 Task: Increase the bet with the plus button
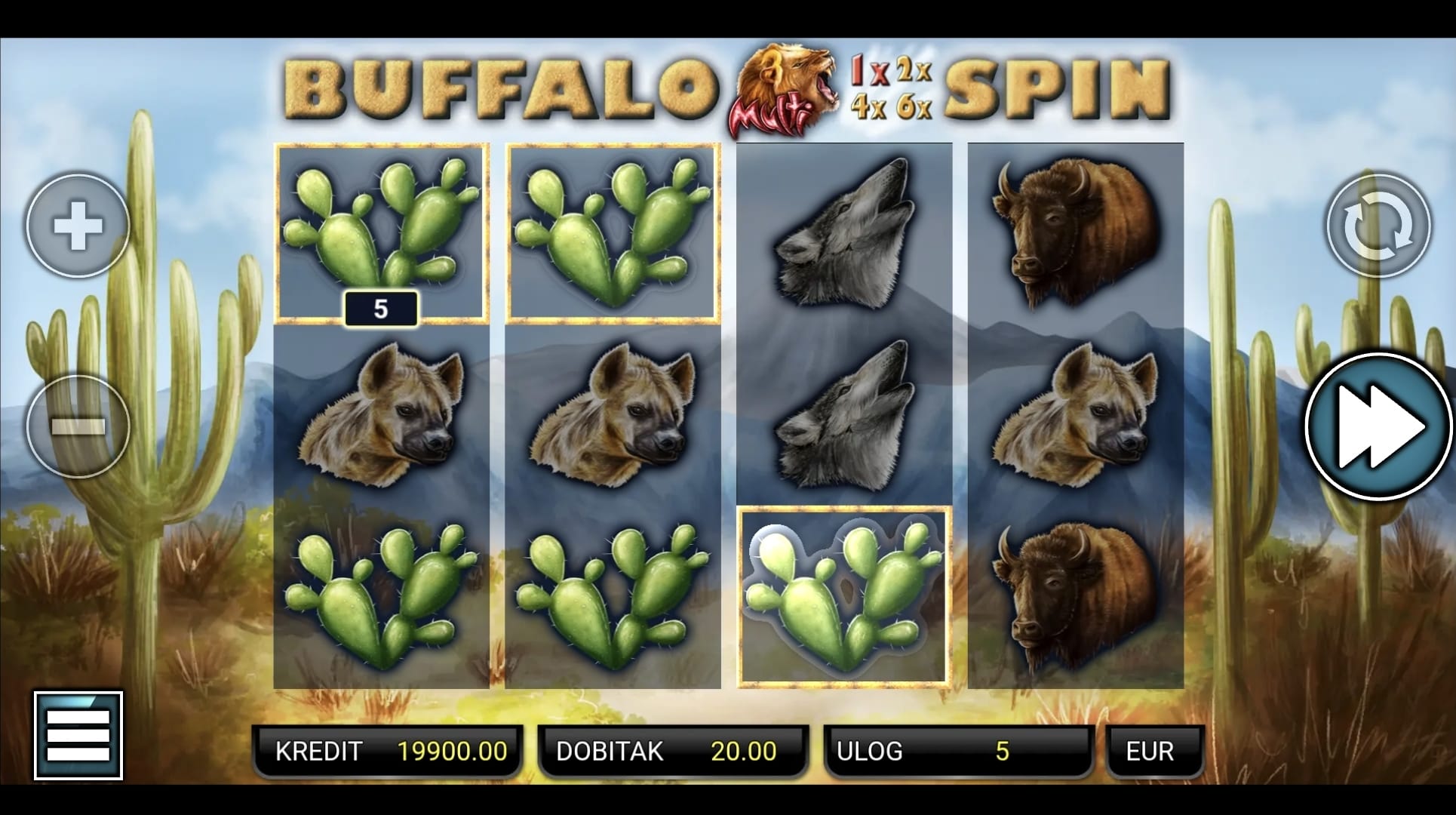point(78,226)
